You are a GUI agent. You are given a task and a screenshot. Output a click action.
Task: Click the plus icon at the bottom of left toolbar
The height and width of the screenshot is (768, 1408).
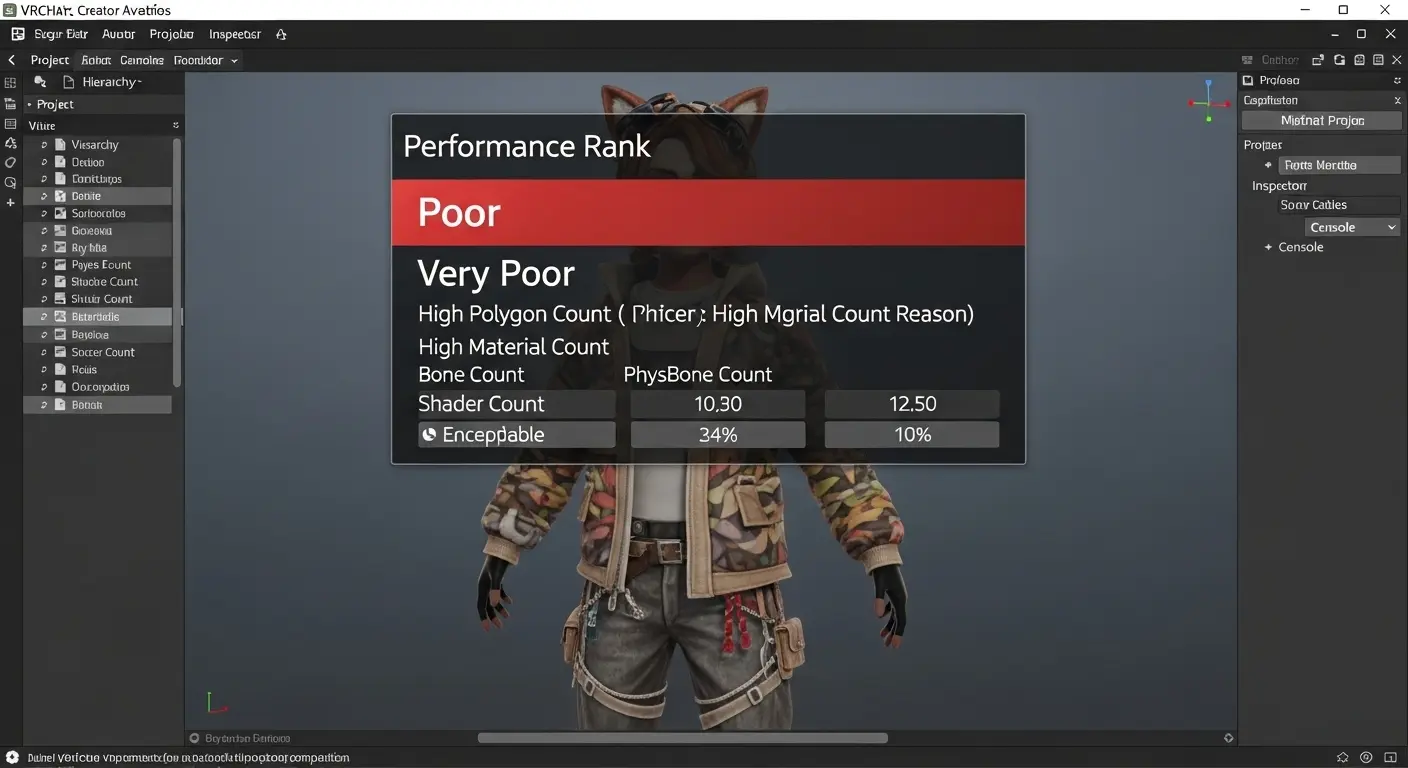pos(10,203)
